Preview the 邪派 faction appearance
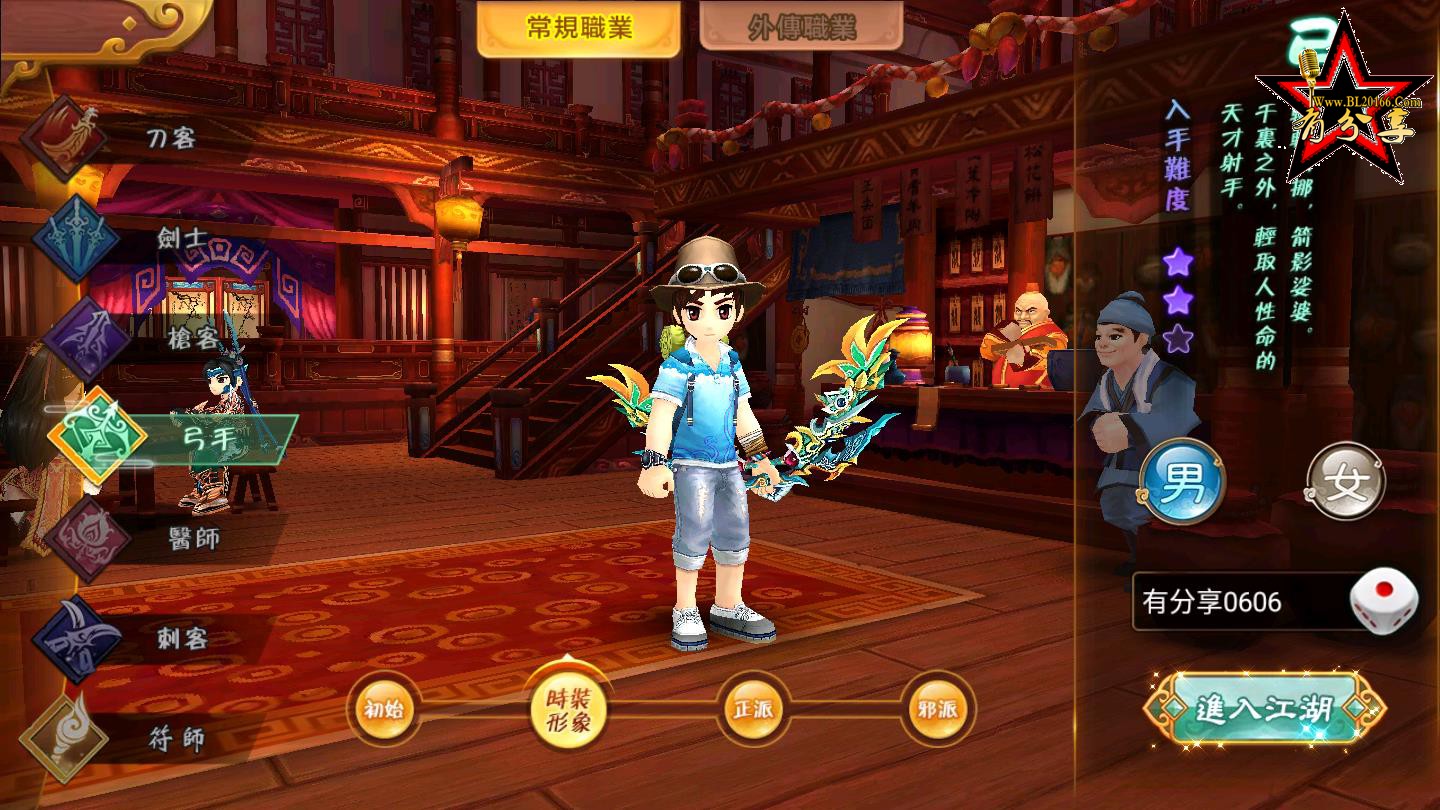Image resolution: width=1440 pixels, height=810 pixels. point(937,710)
